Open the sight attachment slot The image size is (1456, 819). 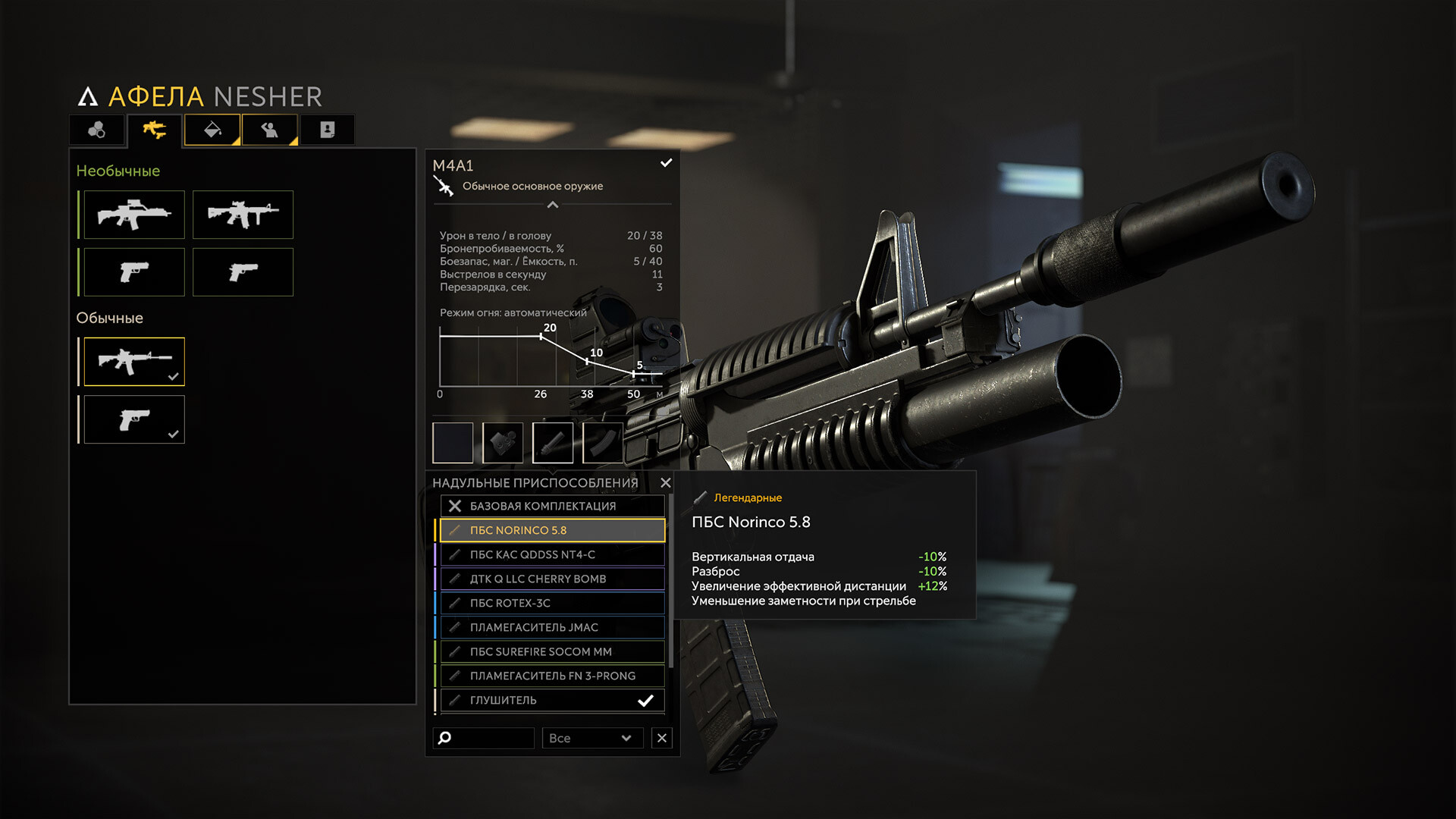tap(503, 443)
